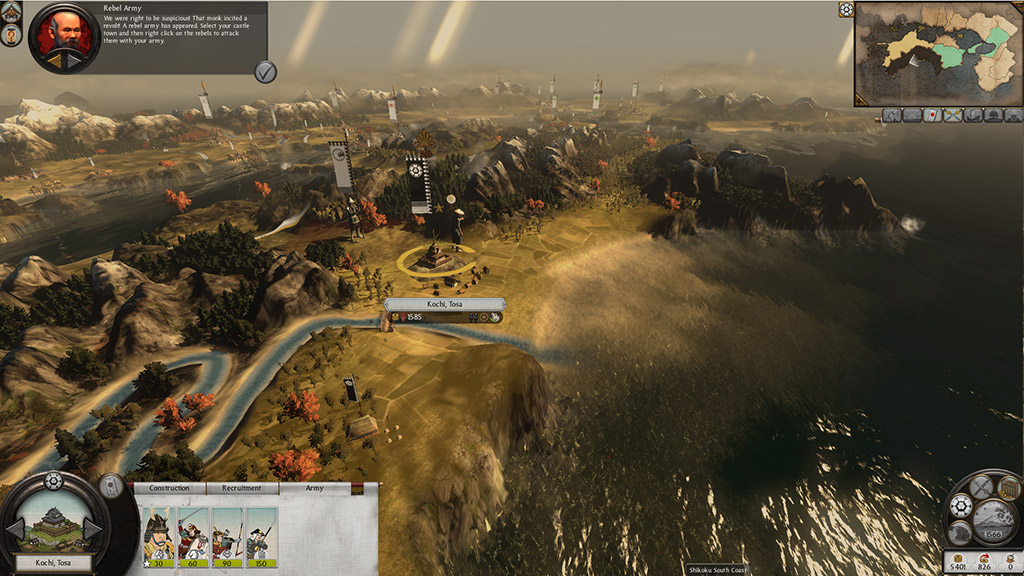The image size is (1024, 576).
Task: Select the Army tab
Action: pyautogui.click(x=314, y=488)
